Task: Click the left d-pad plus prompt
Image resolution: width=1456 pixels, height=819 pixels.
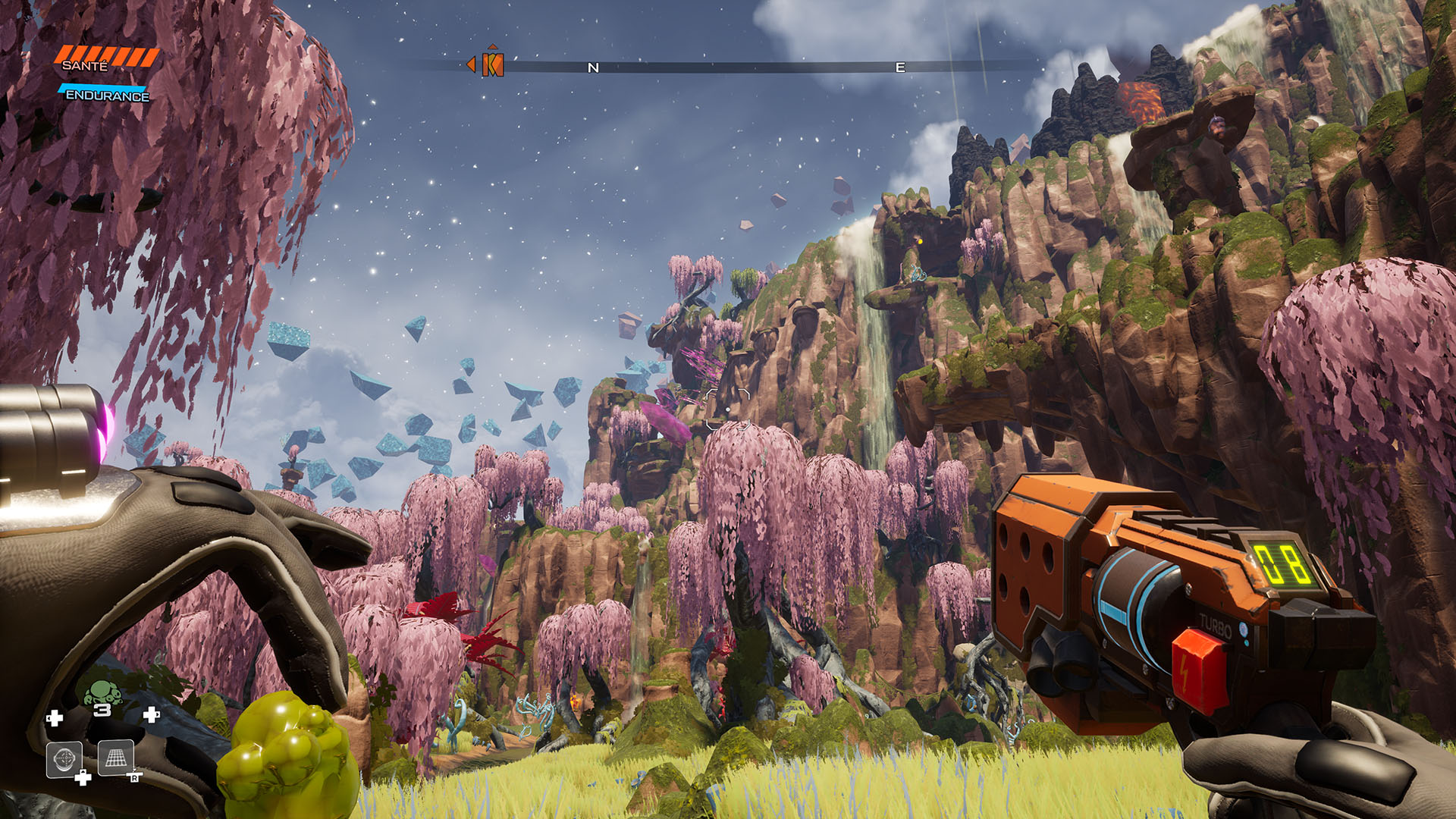Action: click(x=55, y=717)
